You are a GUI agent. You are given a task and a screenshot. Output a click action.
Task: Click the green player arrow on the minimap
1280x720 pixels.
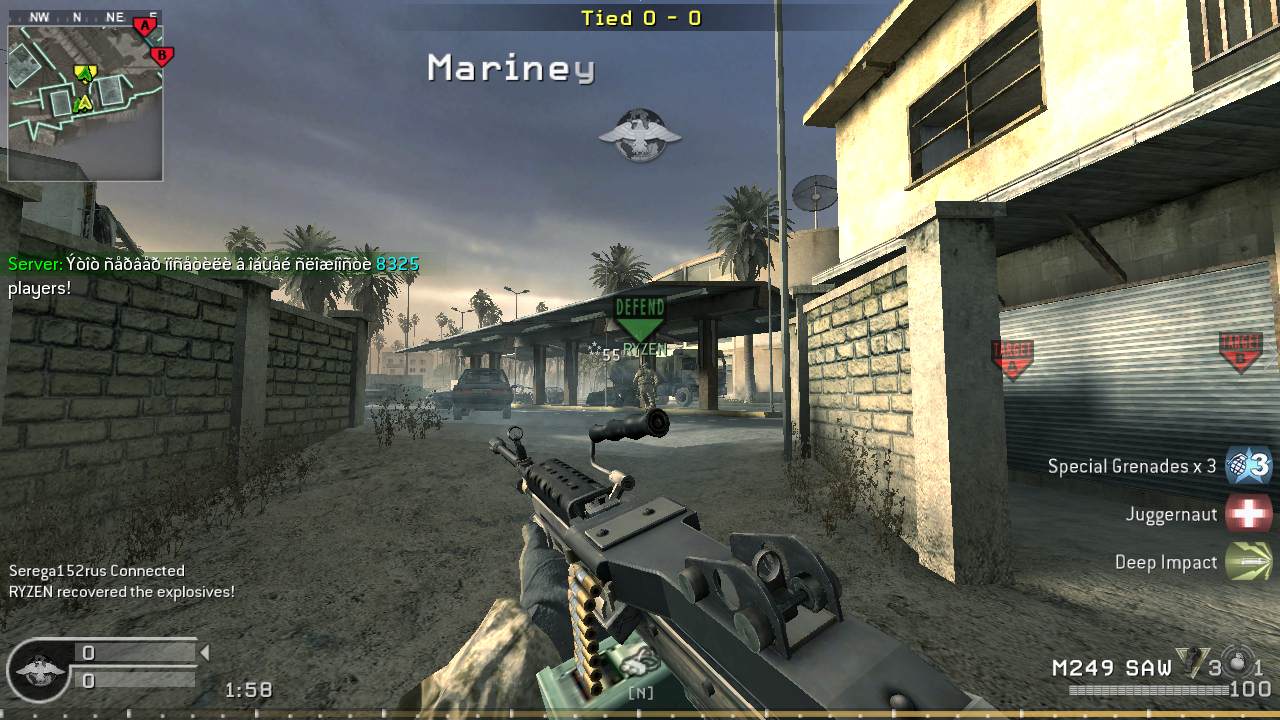pos(85,74)
